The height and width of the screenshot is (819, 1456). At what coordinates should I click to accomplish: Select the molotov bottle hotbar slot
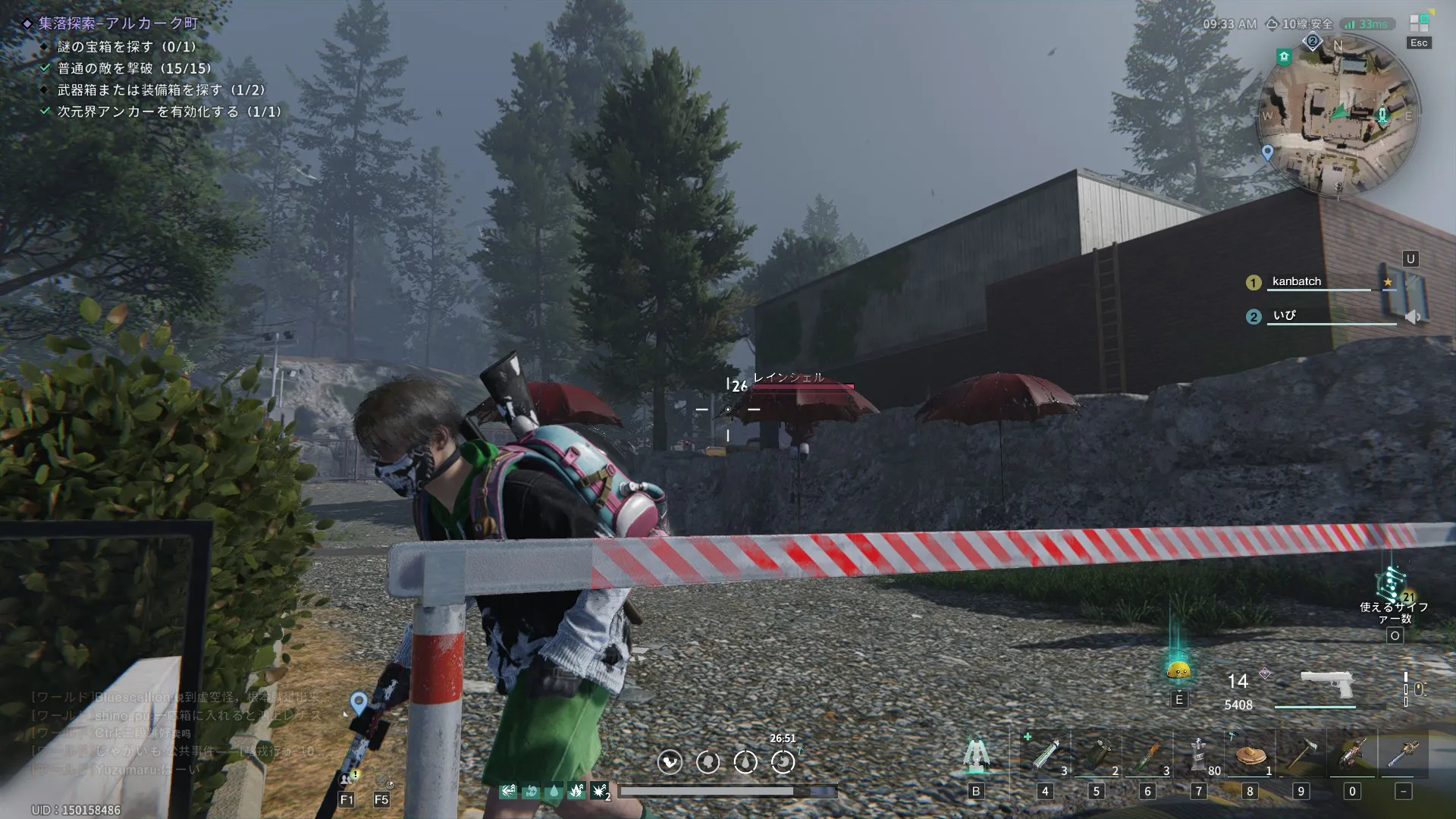point(1148,755)
